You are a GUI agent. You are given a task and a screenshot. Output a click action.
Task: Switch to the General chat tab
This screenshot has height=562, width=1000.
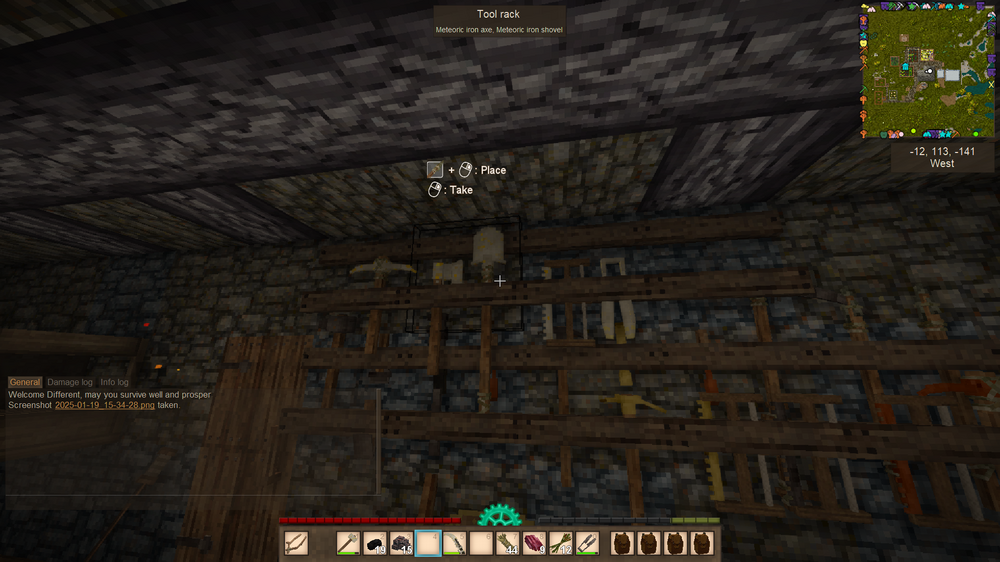(25, 382)
